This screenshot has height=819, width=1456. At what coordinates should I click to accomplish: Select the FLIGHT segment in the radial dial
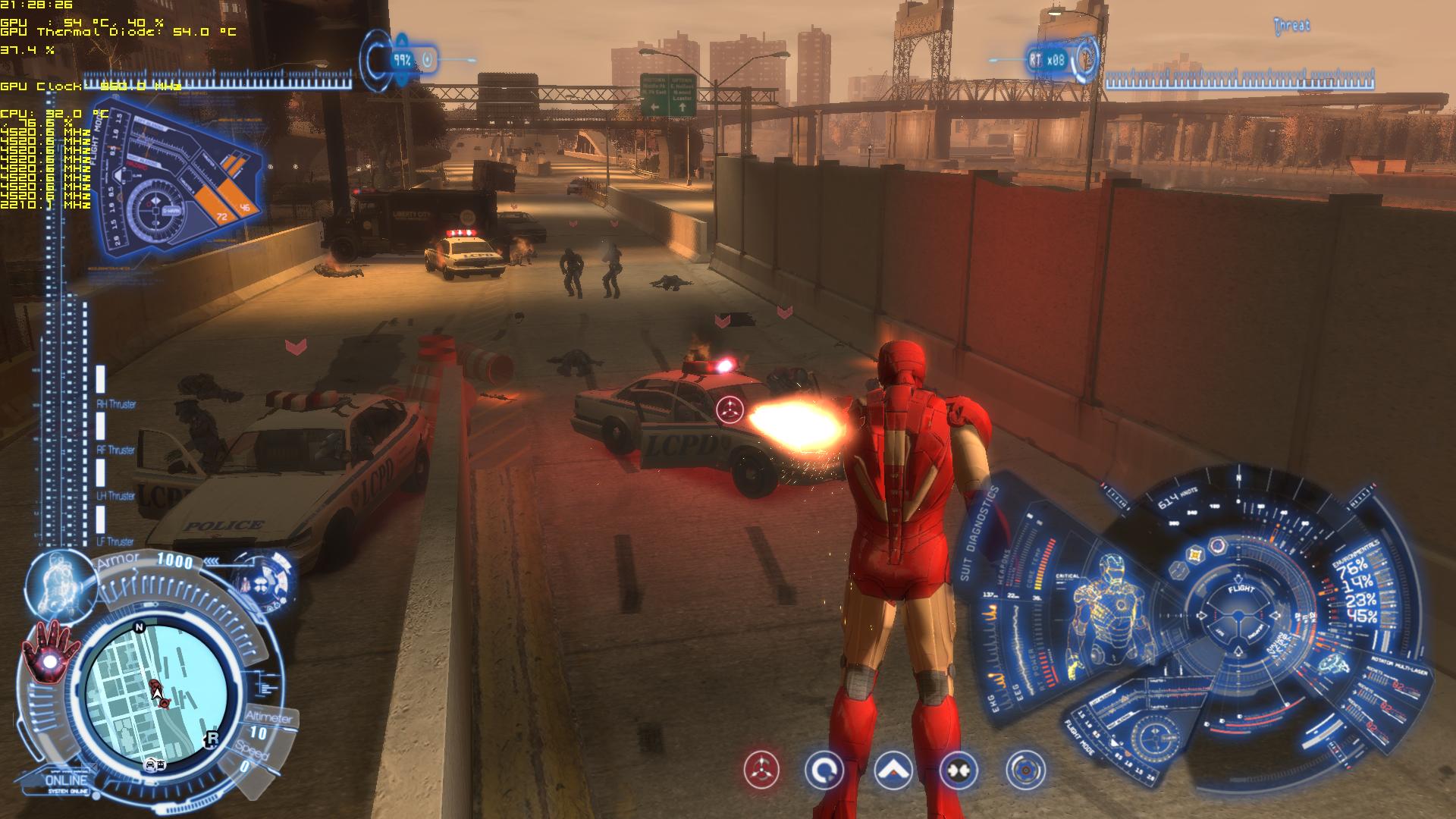[1241, 589]
